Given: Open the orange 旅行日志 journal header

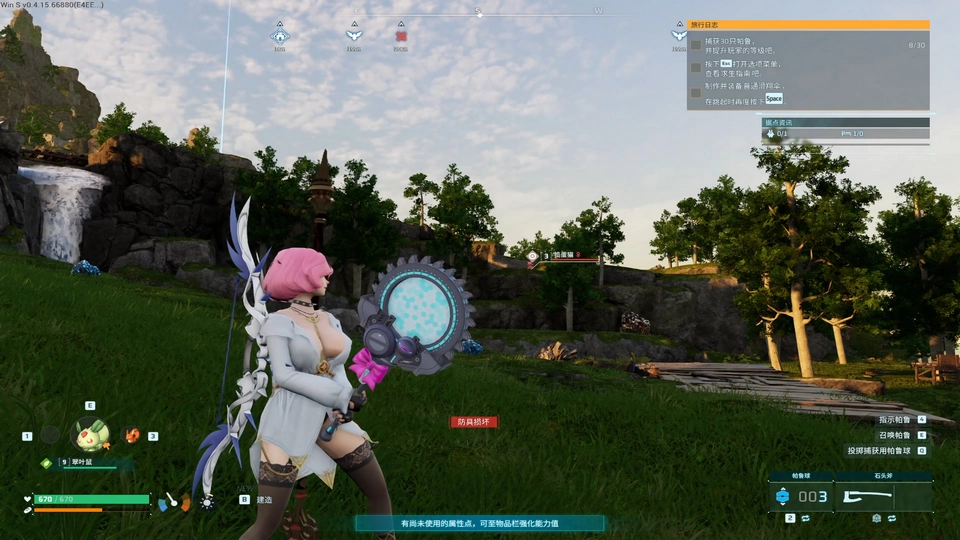Looking at the screenshot, I should [808, 25].
